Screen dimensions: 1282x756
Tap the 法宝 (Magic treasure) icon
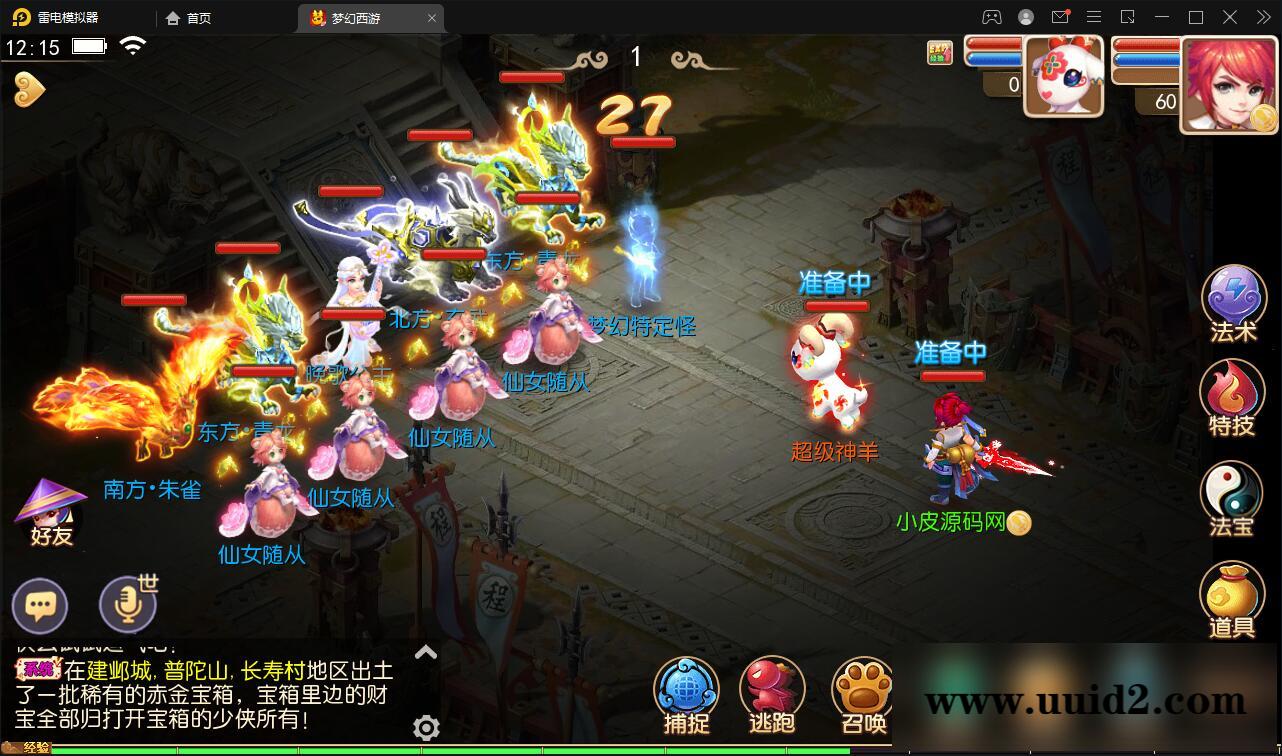[1234, 497]
